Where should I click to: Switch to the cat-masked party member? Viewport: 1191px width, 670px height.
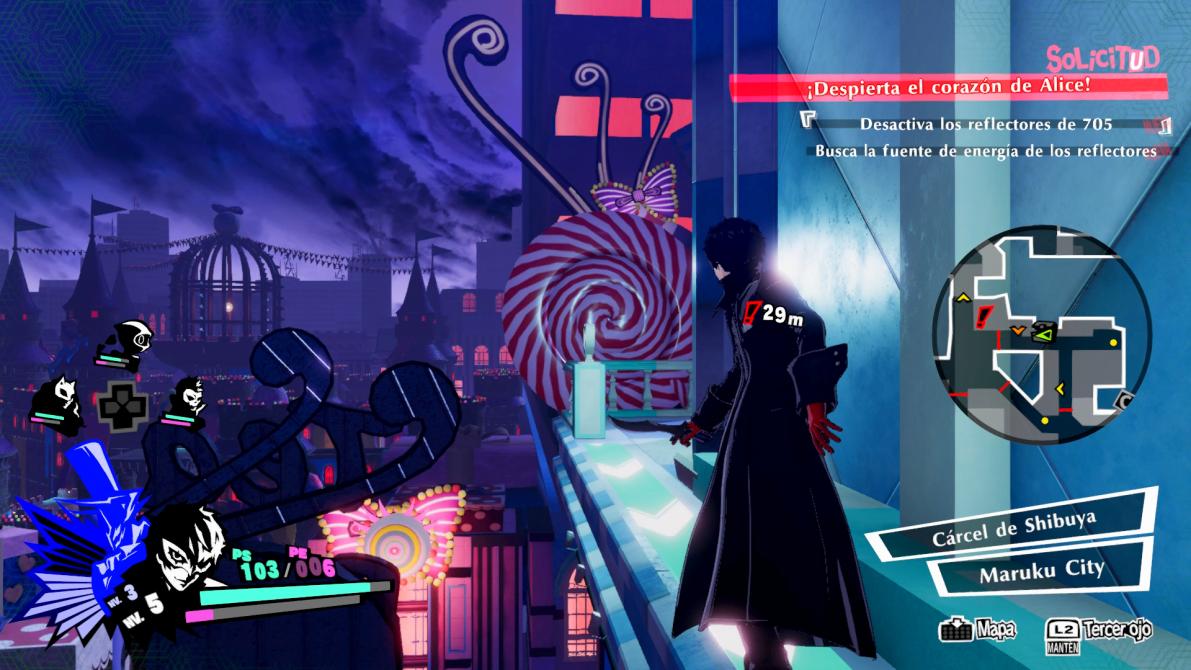[62, 397]
